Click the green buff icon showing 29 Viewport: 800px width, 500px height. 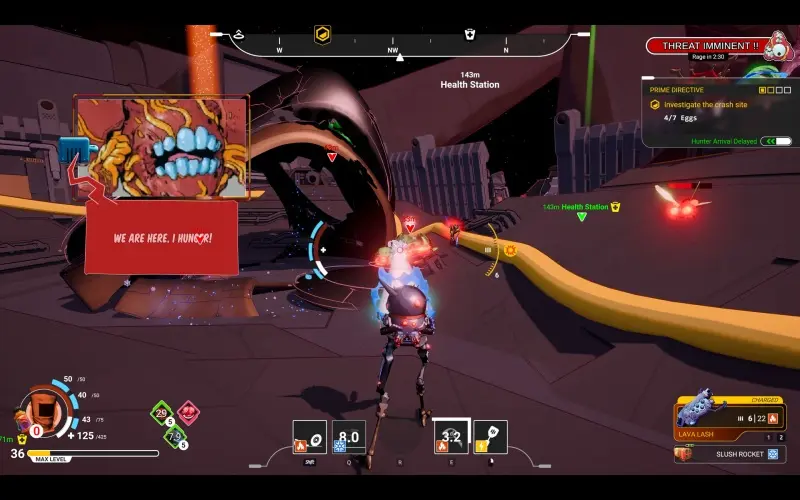tap(162, 412)
